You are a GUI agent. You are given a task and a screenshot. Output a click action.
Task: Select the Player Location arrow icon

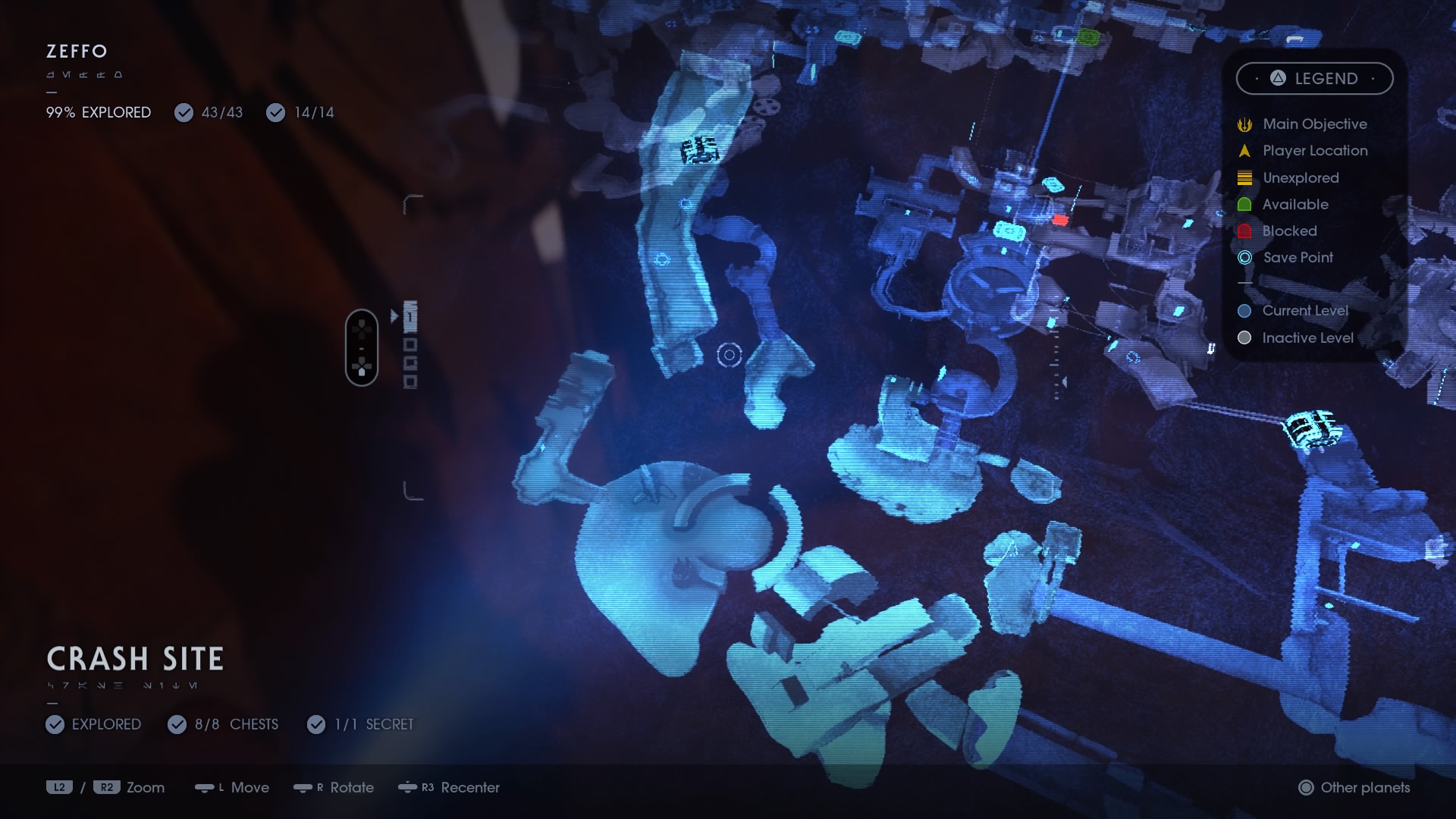pyautogui.click(x=1244, y=151)
